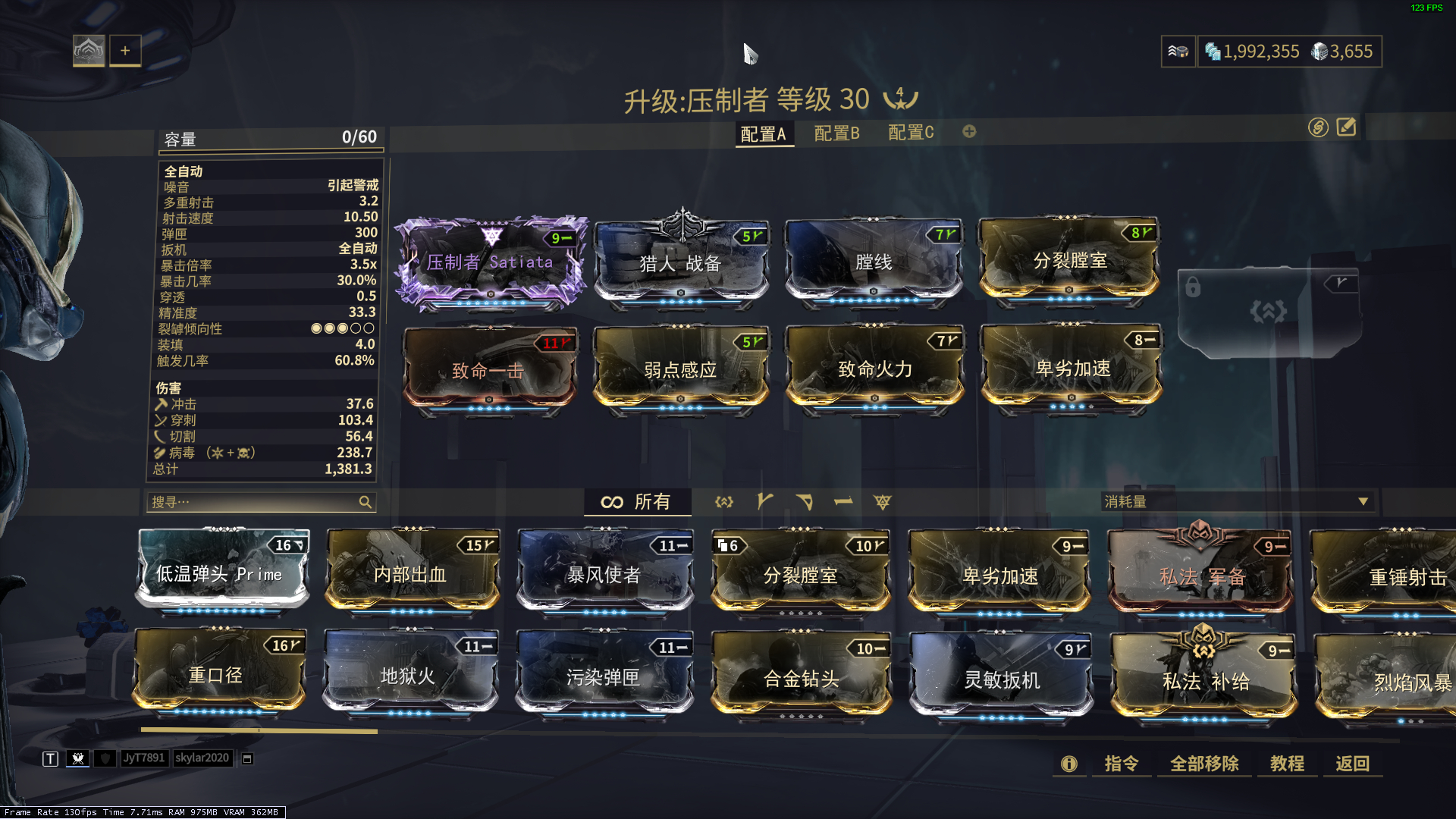The height and width of the screenshot is (819, 1456).
Task: Add a new configuration slot
Action: coord(969,132)
